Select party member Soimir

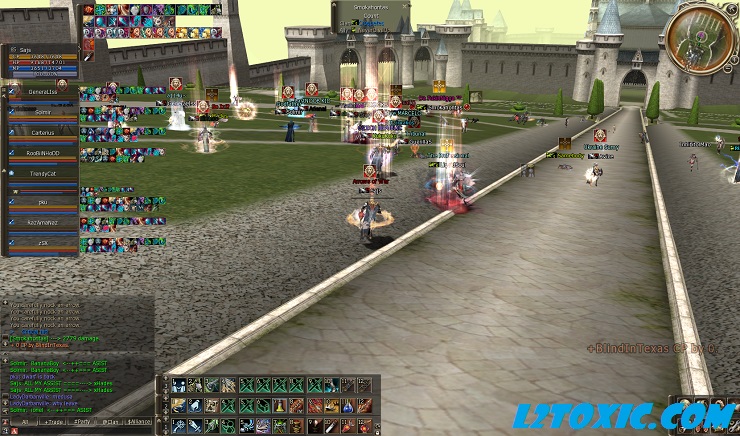point(42,113)
